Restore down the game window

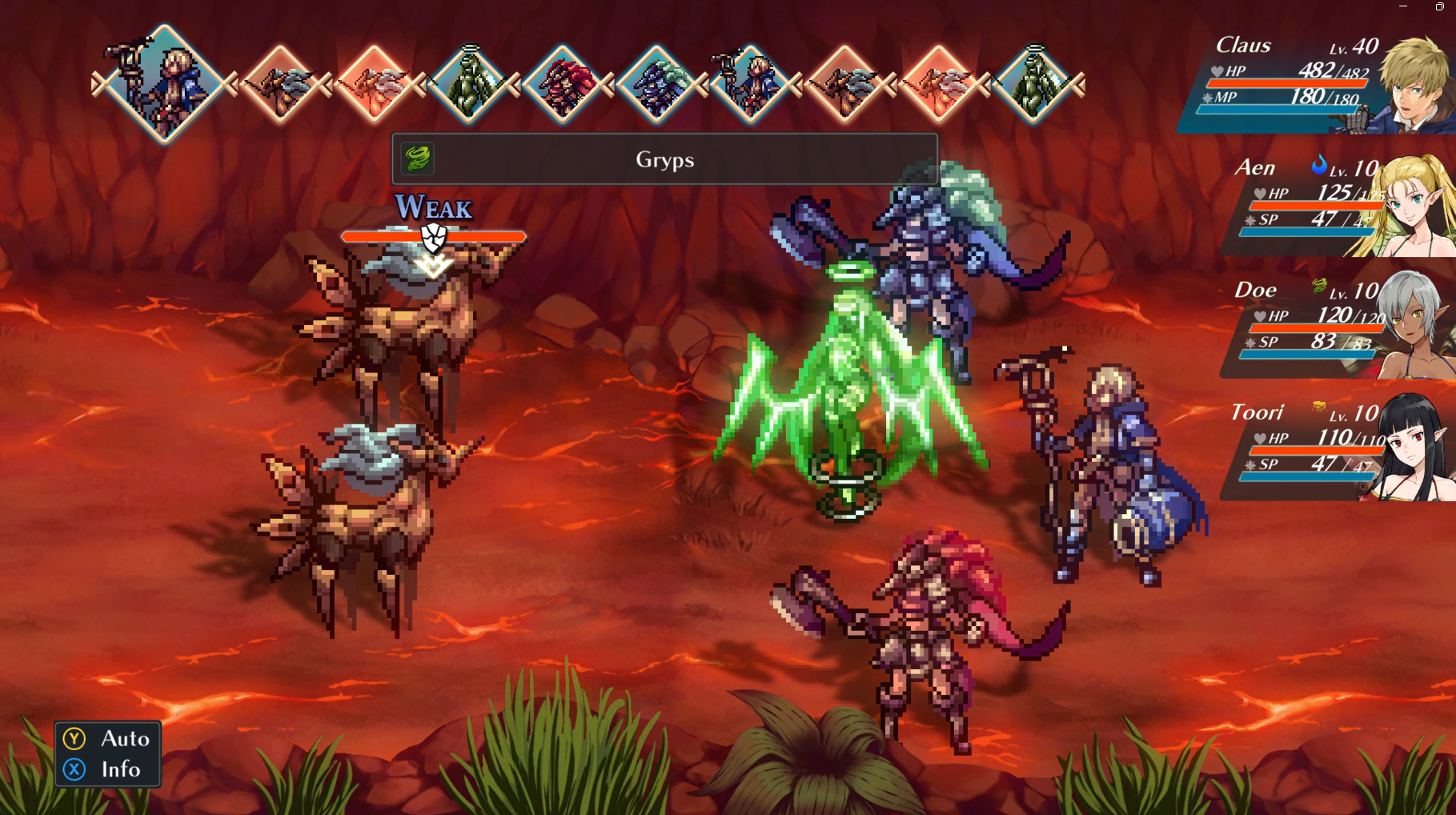(1439, 6)
